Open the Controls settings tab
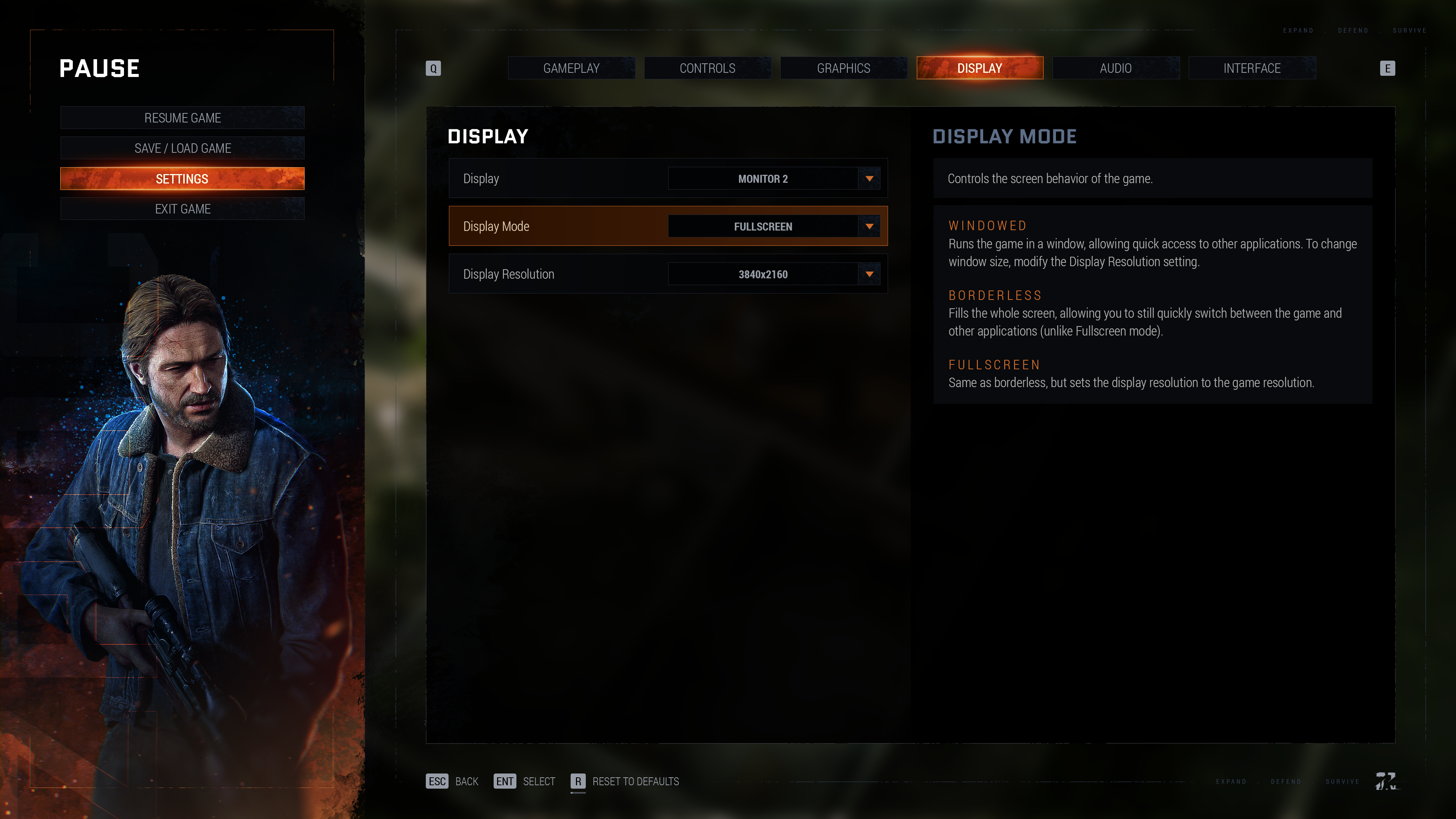The image size is (1456, 819). pos(707,68)
